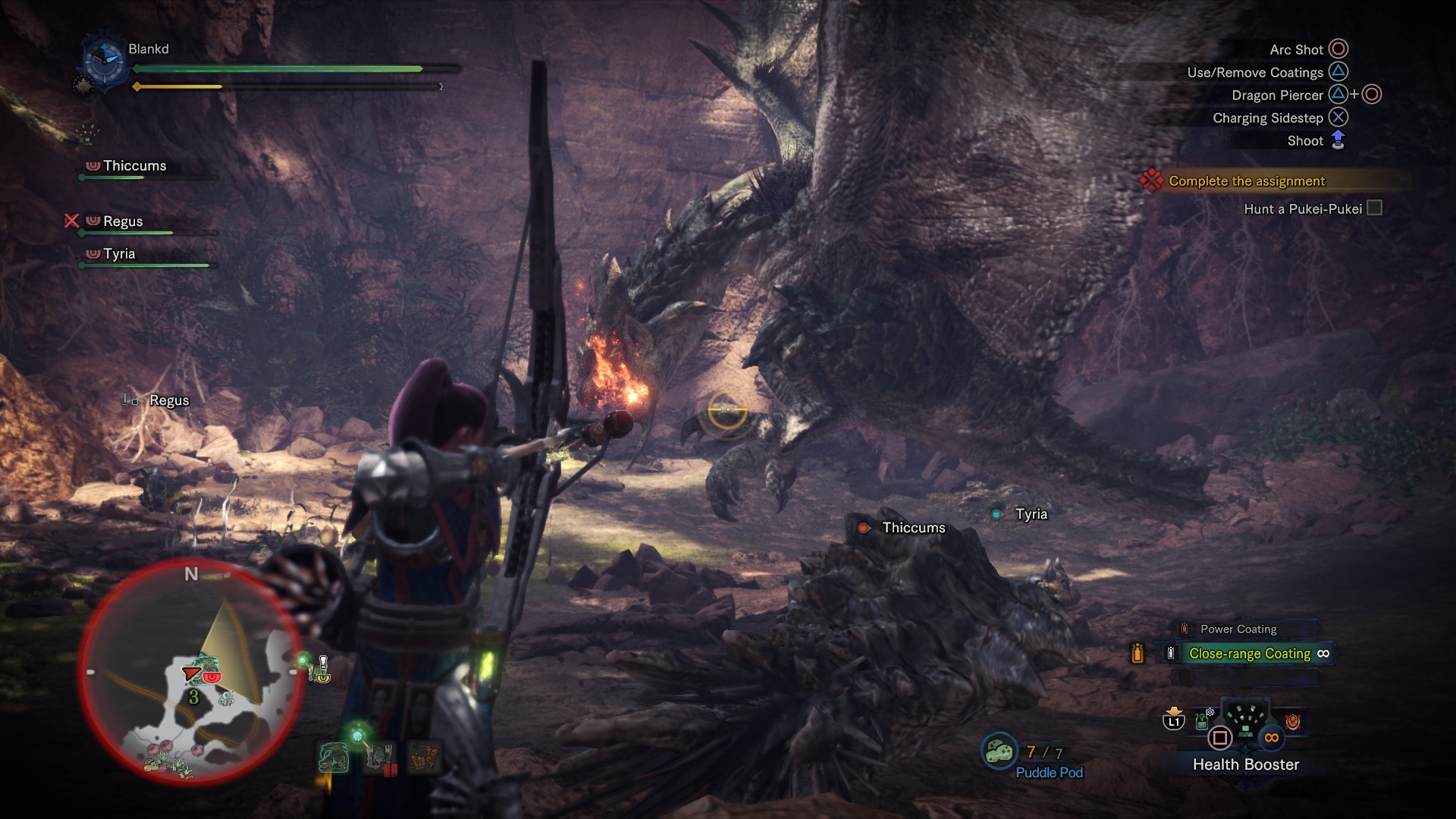1456x819 pixels.
Task: Choose the Close-range Coating entry
Action: pyautogui.click(x=1249, y=654)
